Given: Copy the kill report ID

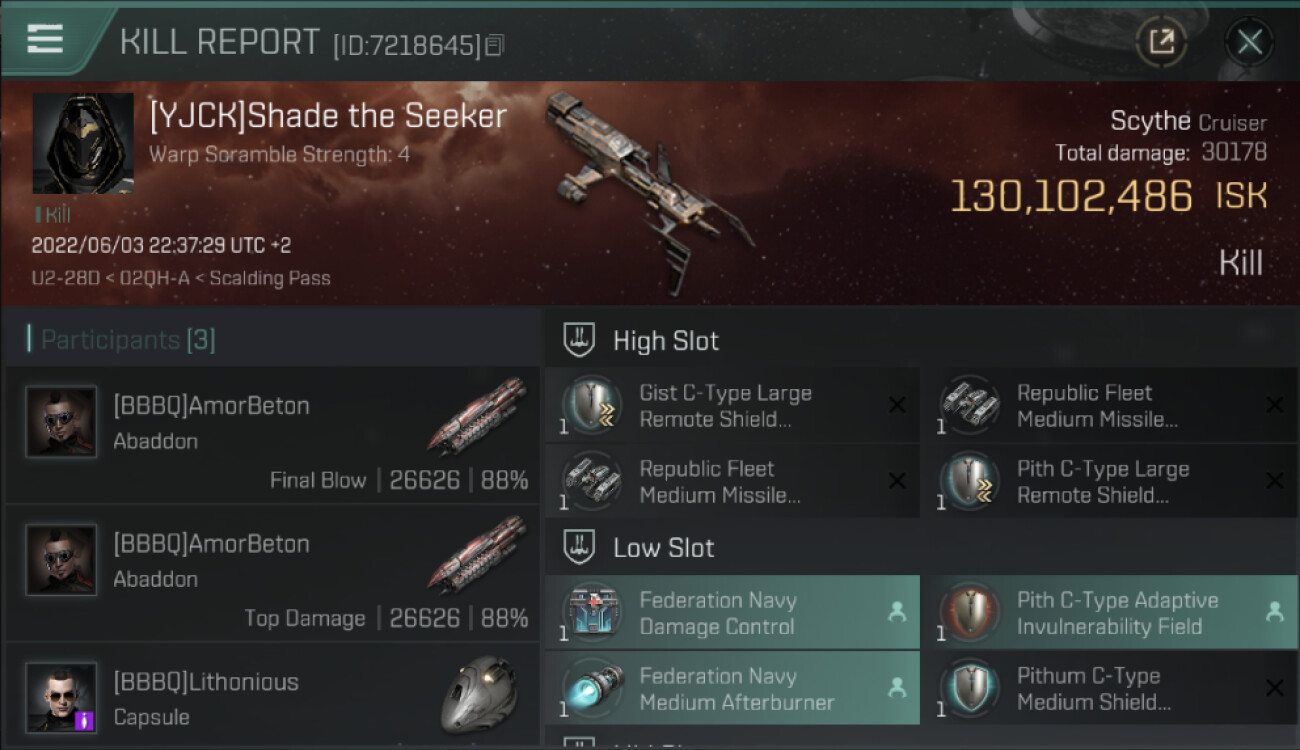Looking at the screenshot, I should click(x=495, y=45).
